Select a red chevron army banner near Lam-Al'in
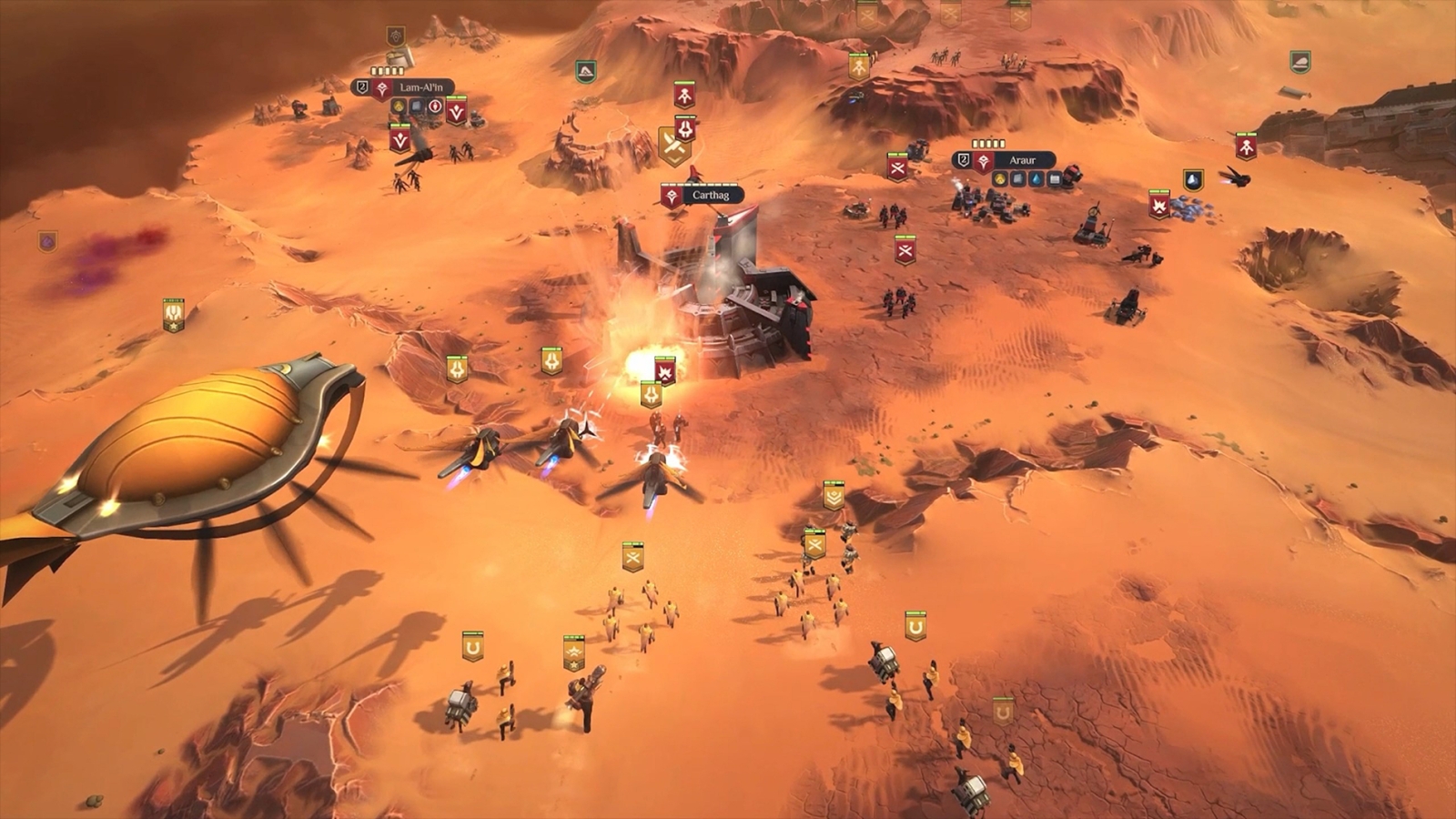Viewport: 1456px width, 819px height. coord(456,111)
